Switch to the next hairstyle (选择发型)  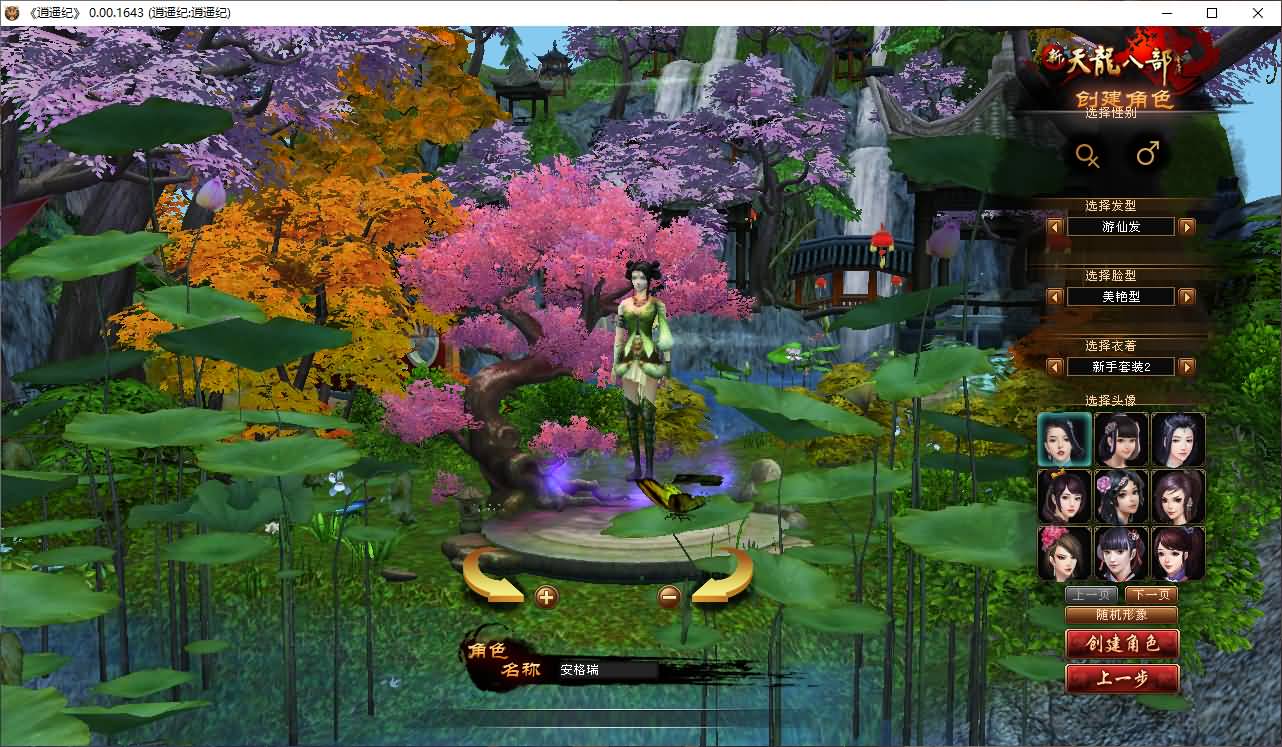pyautogui.click(x=1187, y=227)
